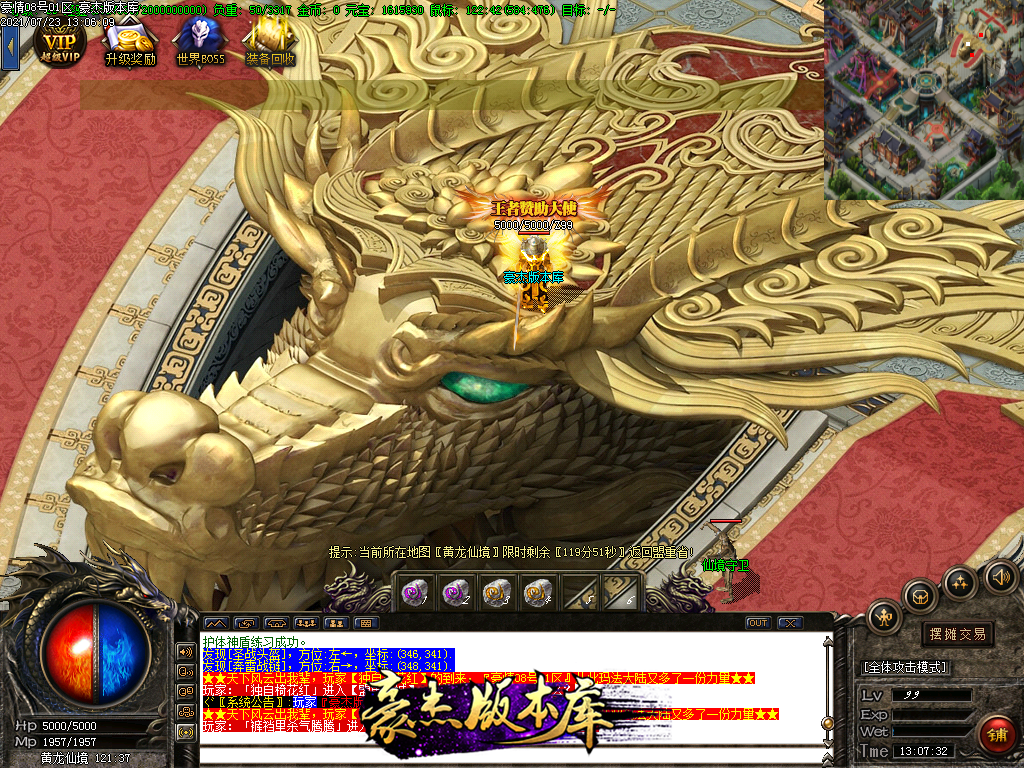The height and width of the screenshot is (768, 1024).
Task: Collapse the top icon bar with the arrow
Action: pos(10,46)
